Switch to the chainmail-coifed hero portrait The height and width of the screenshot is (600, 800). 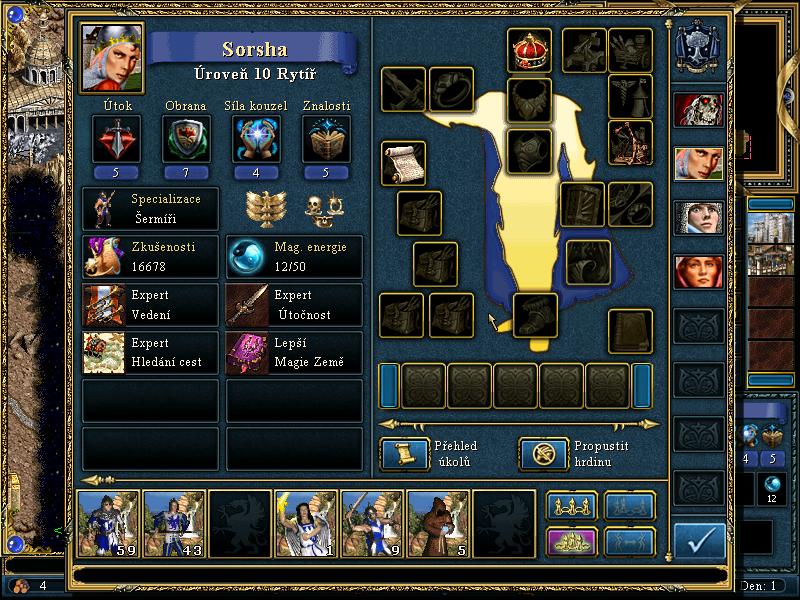click(x=698, y=219)
